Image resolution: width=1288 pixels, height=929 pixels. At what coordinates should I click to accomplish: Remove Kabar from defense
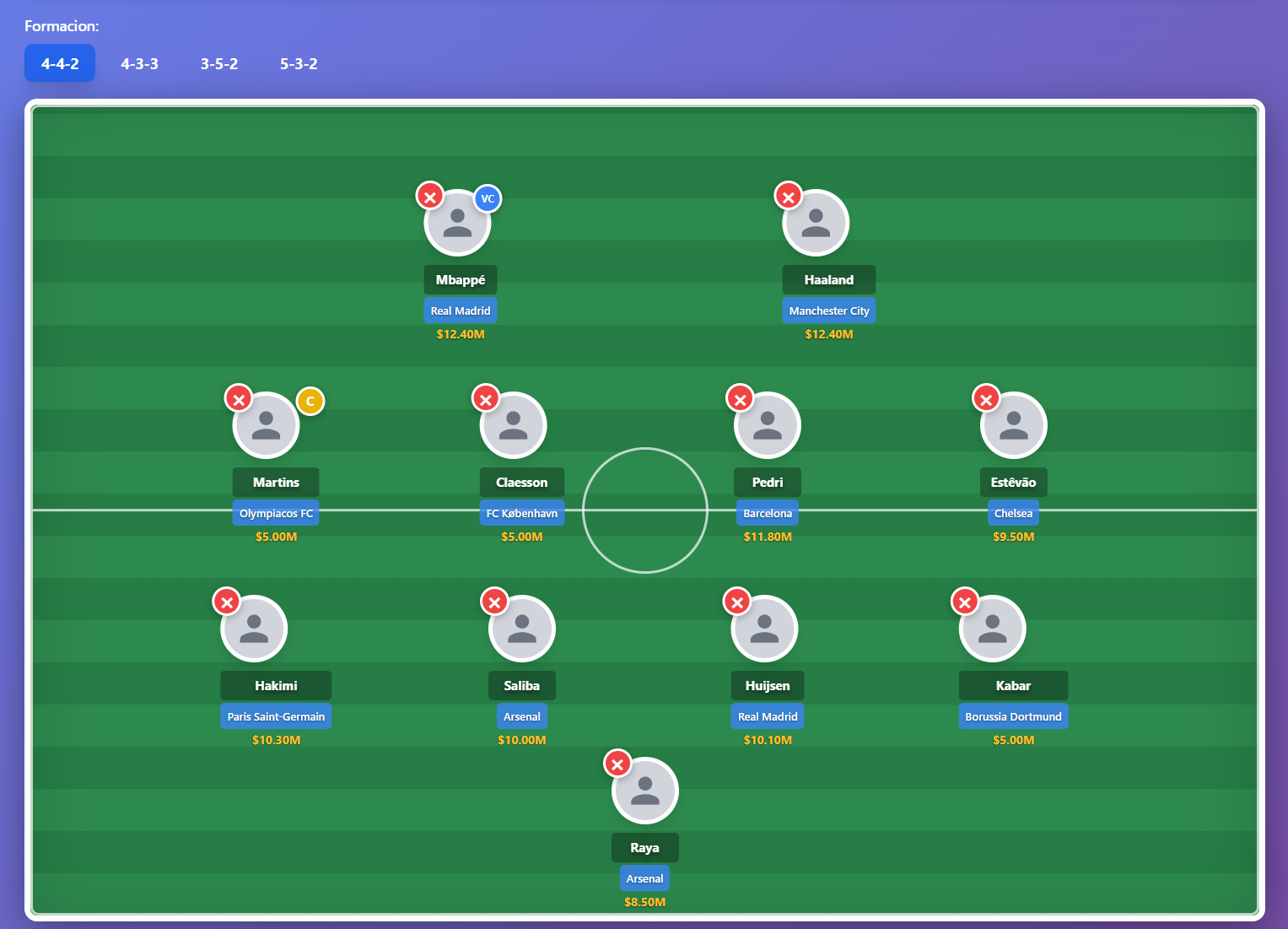965,602
